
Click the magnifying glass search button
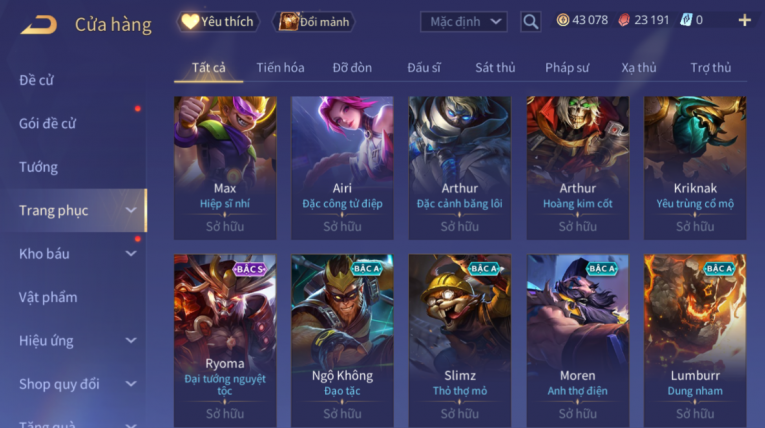coord(531,21)
